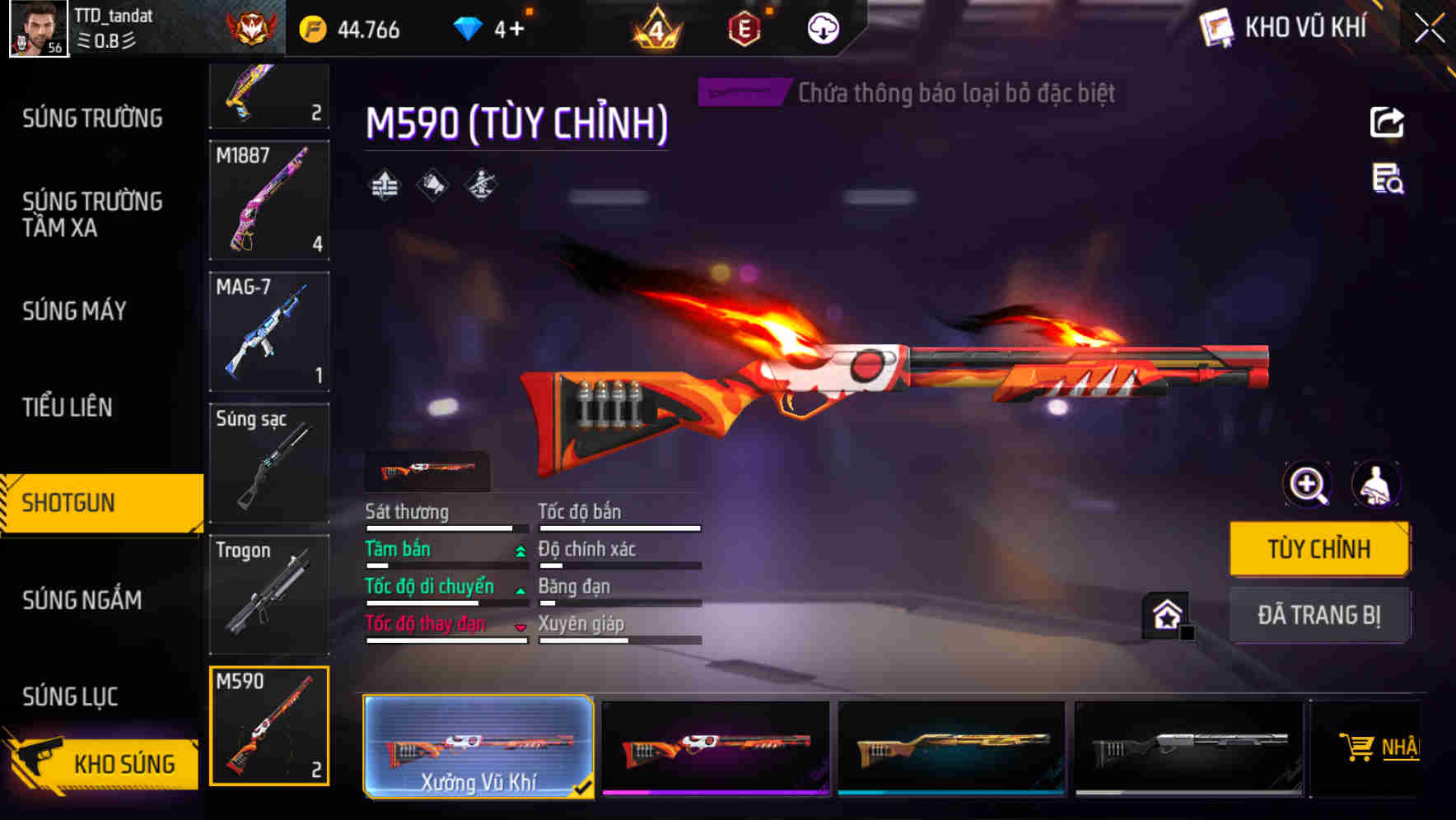Select the MAG-7 weapon thumbnail

click(269, 331)
